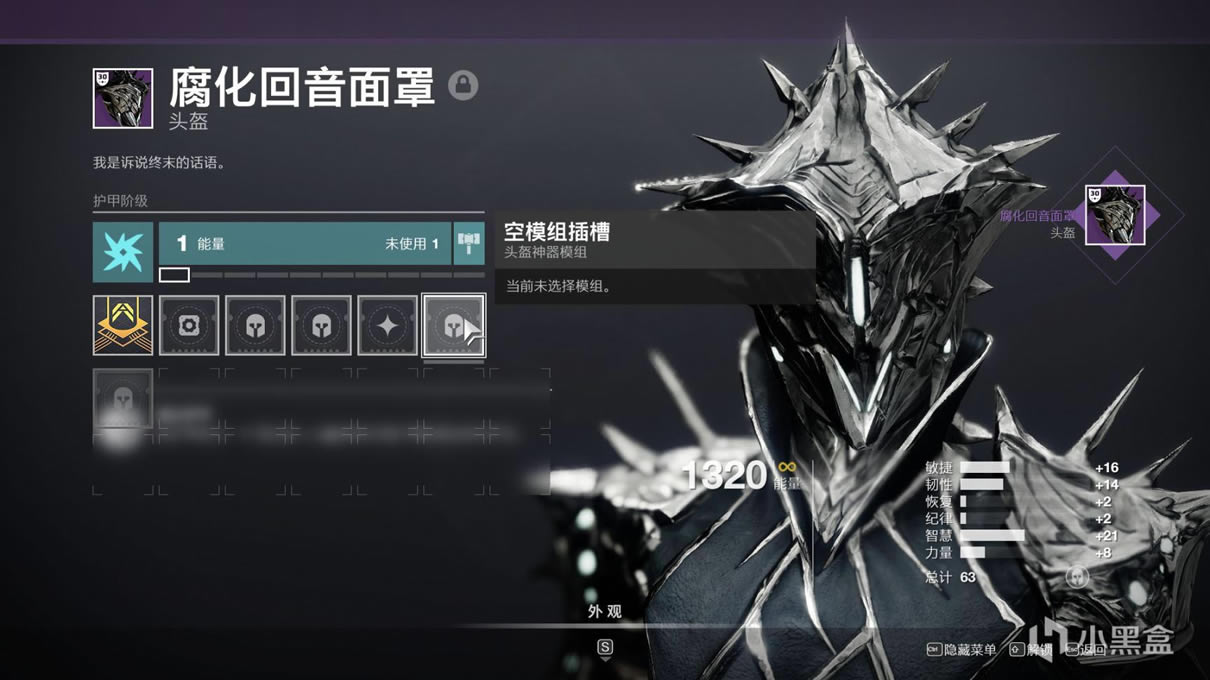Click the 1 能量 energy bar
1210x680 pixels.
coord(306,243)
